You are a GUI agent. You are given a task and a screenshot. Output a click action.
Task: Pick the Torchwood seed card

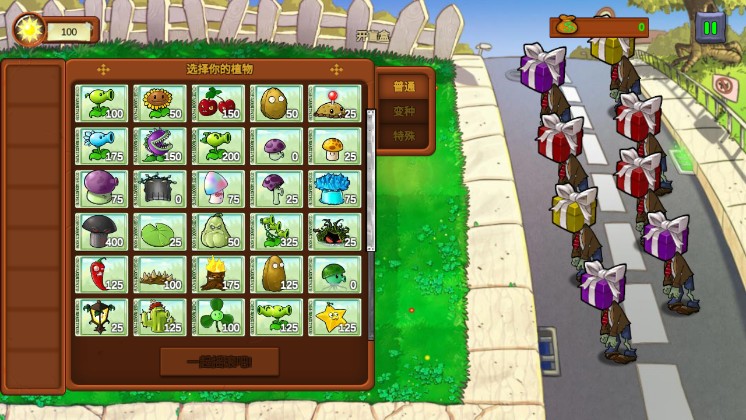coord(218,274)
